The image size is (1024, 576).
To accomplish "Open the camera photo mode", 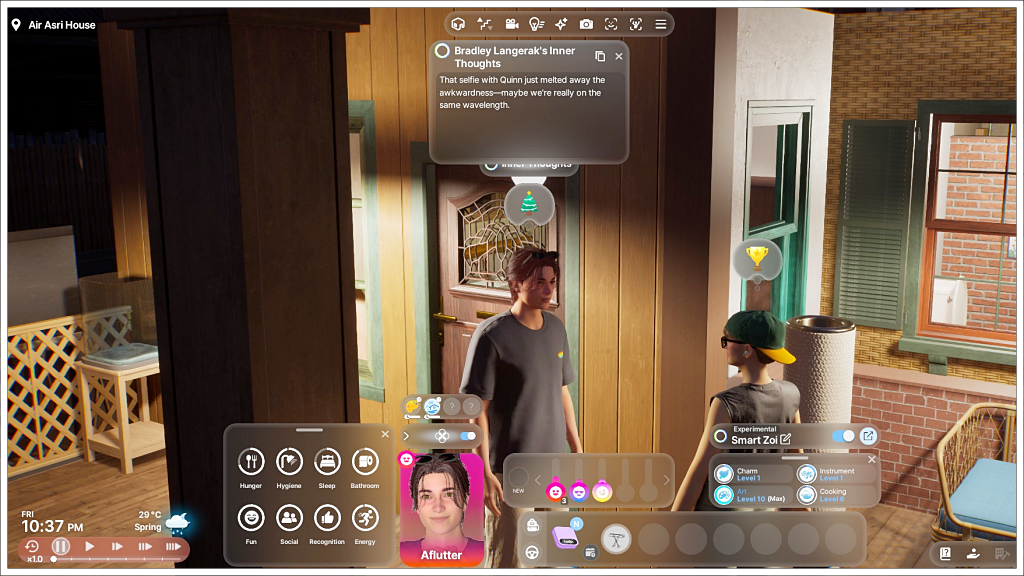I will (586, 24).
